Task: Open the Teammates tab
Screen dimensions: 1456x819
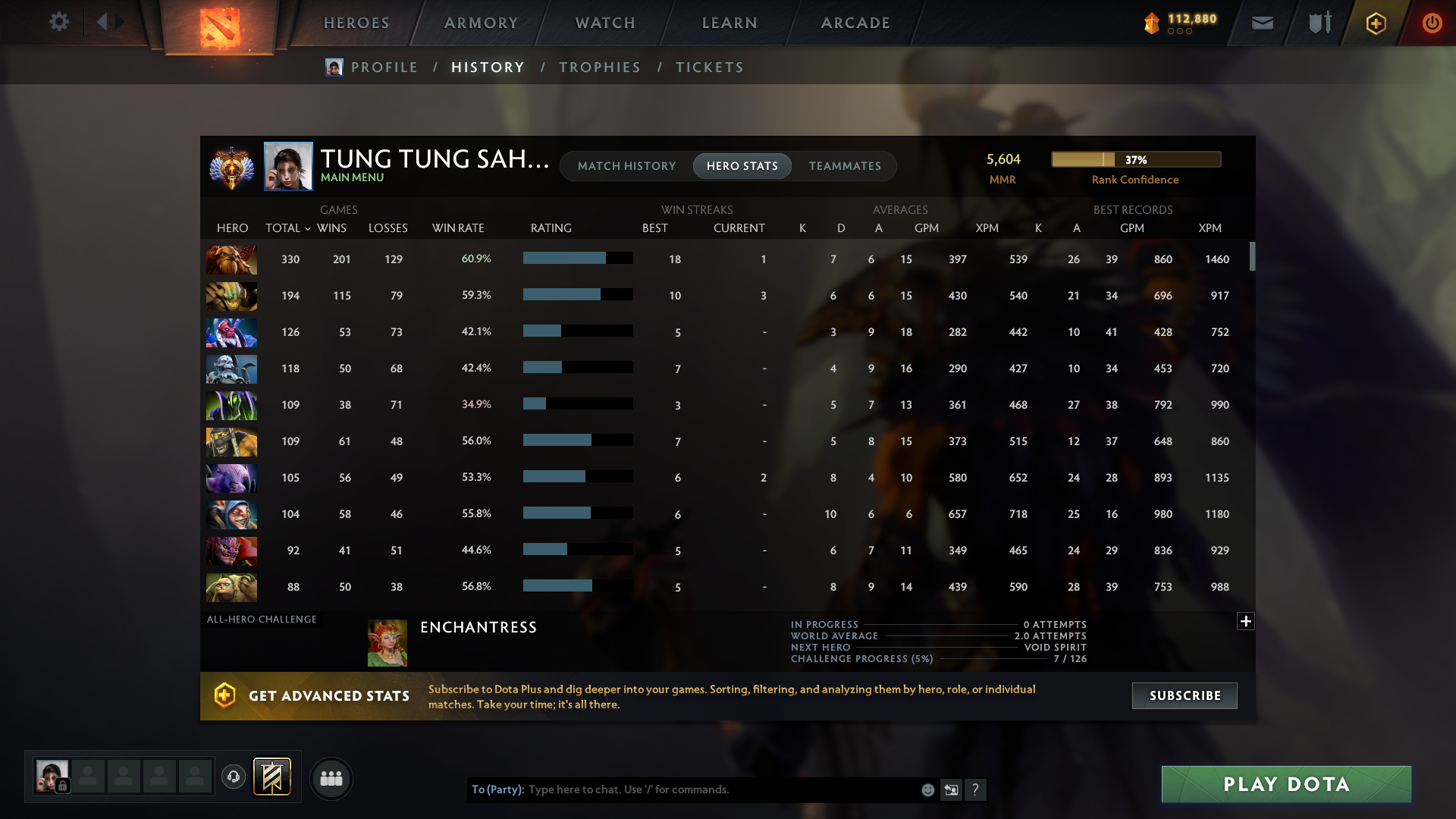Action: click(x=844, y=165)
